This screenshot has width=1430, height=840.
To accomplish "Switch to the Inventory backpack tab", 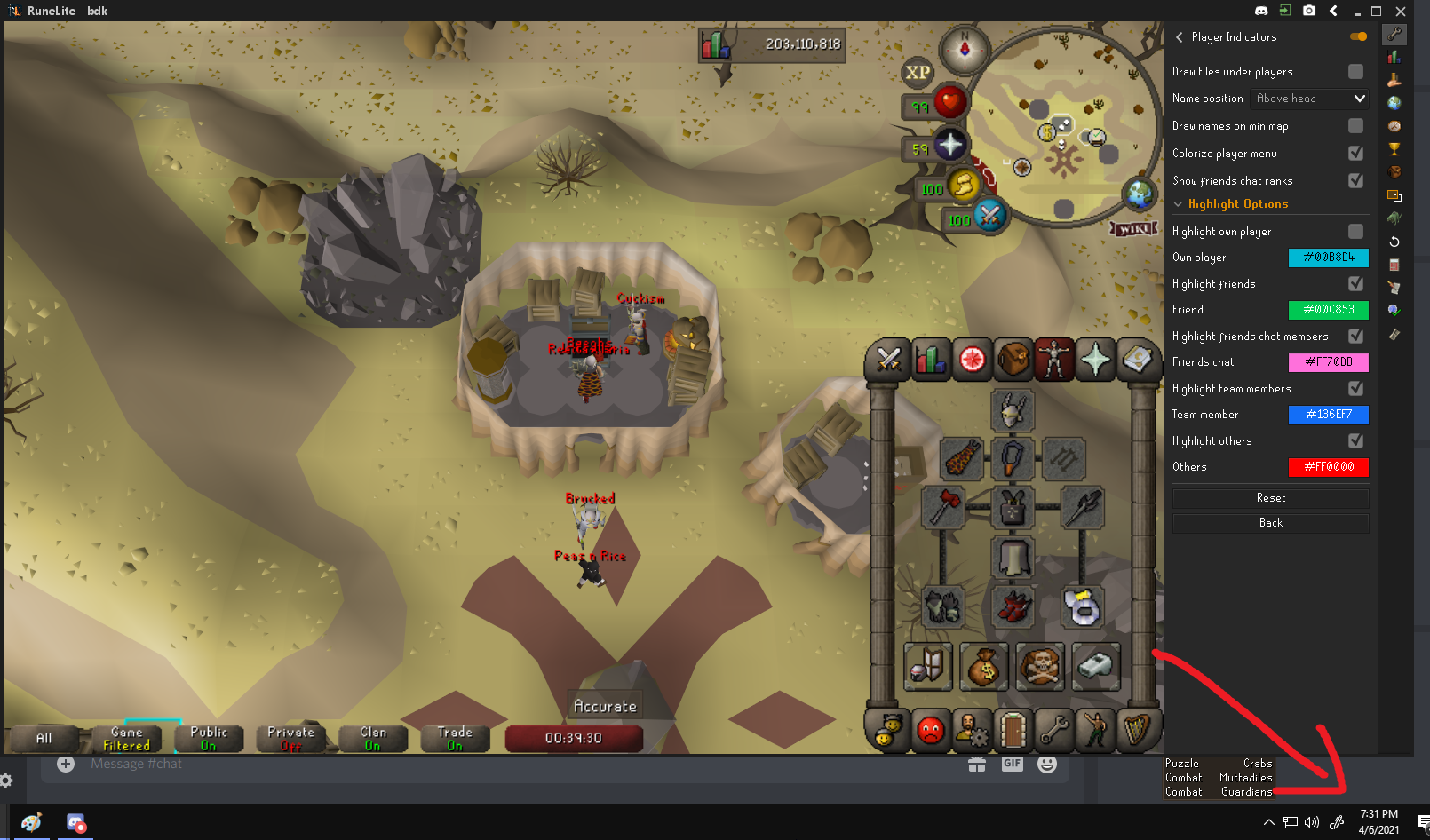I will 1013,360.
